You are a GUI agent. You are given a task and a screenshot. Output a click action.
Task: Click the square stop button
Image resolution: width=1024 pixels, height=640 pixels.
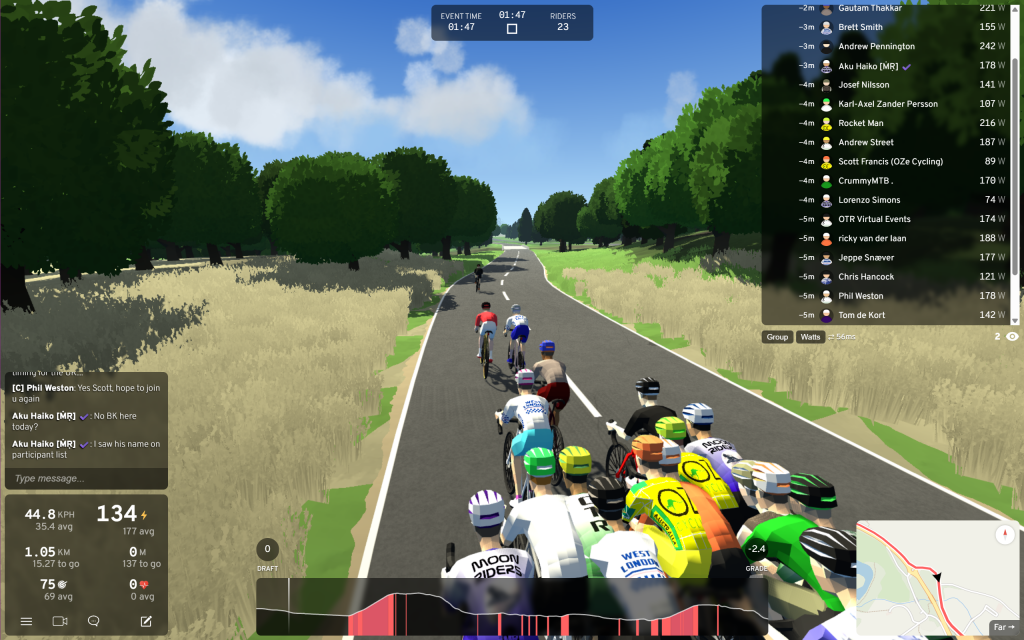[512, 29]
